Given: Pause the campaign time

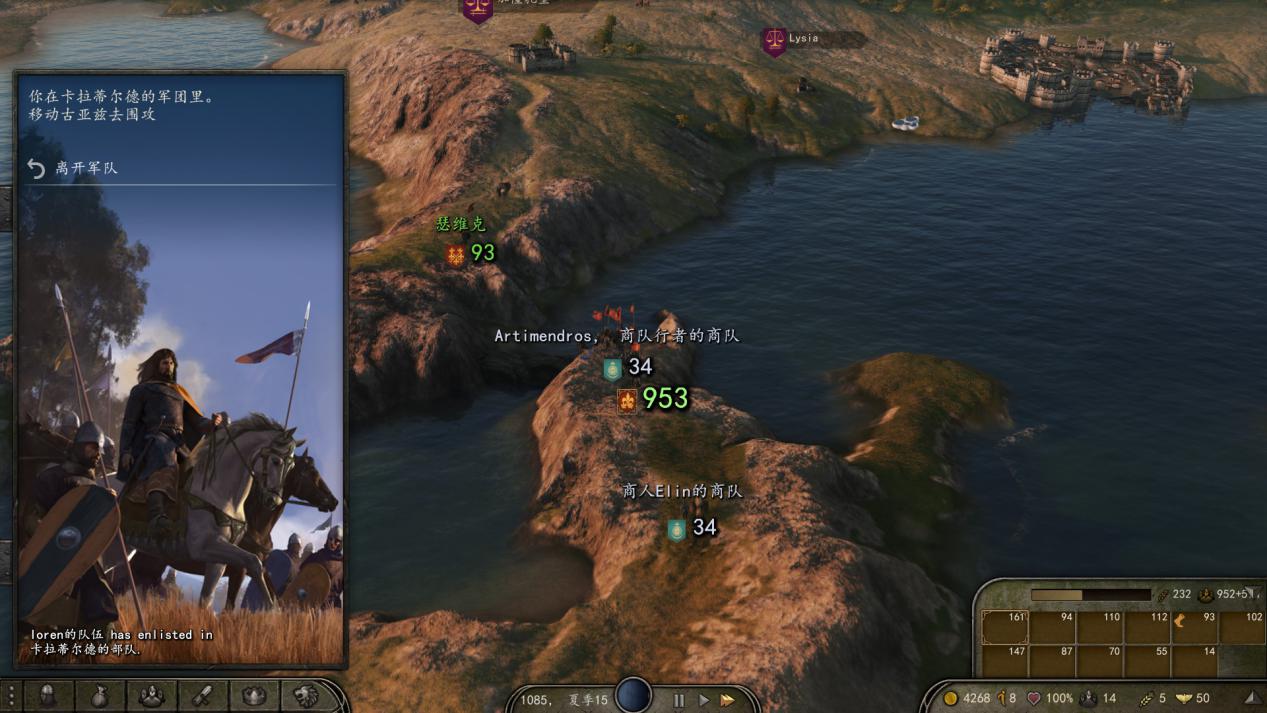Looking at the screenshot, I should click(x=679, y=700).
